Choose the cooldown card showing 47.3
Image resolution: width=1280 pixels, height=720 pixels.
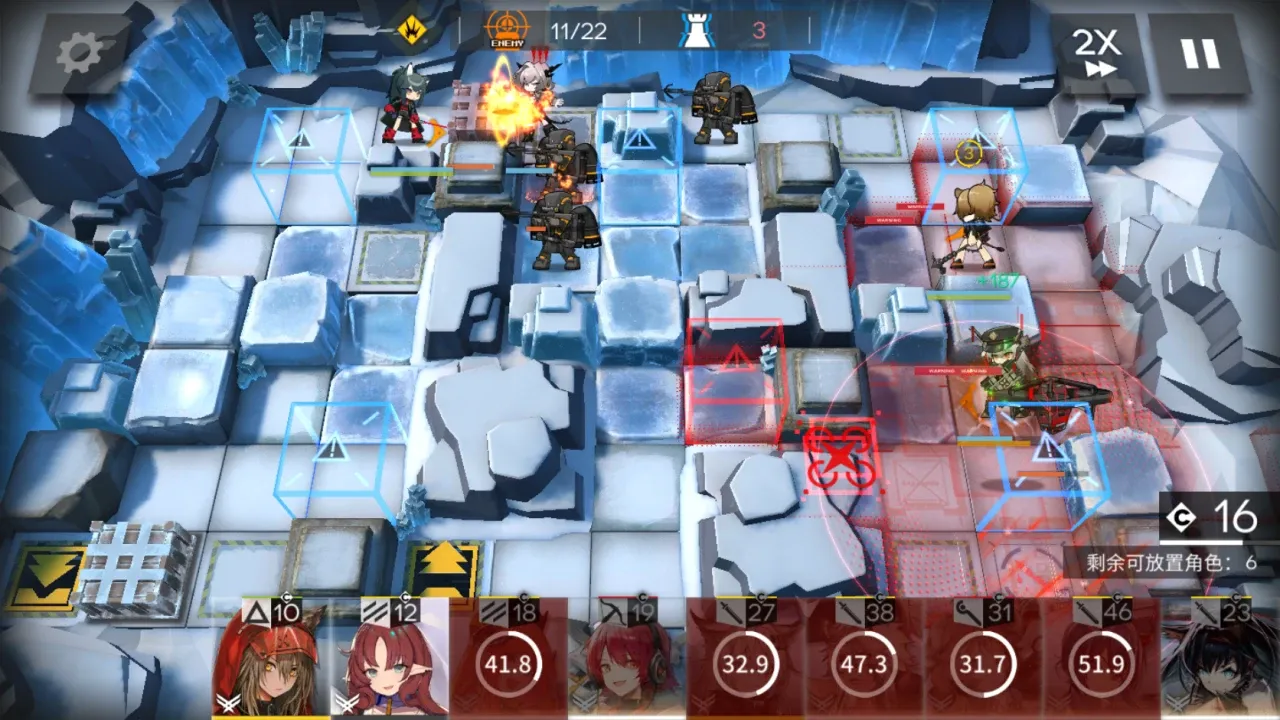pyautogui.click(x=865, y=662)
